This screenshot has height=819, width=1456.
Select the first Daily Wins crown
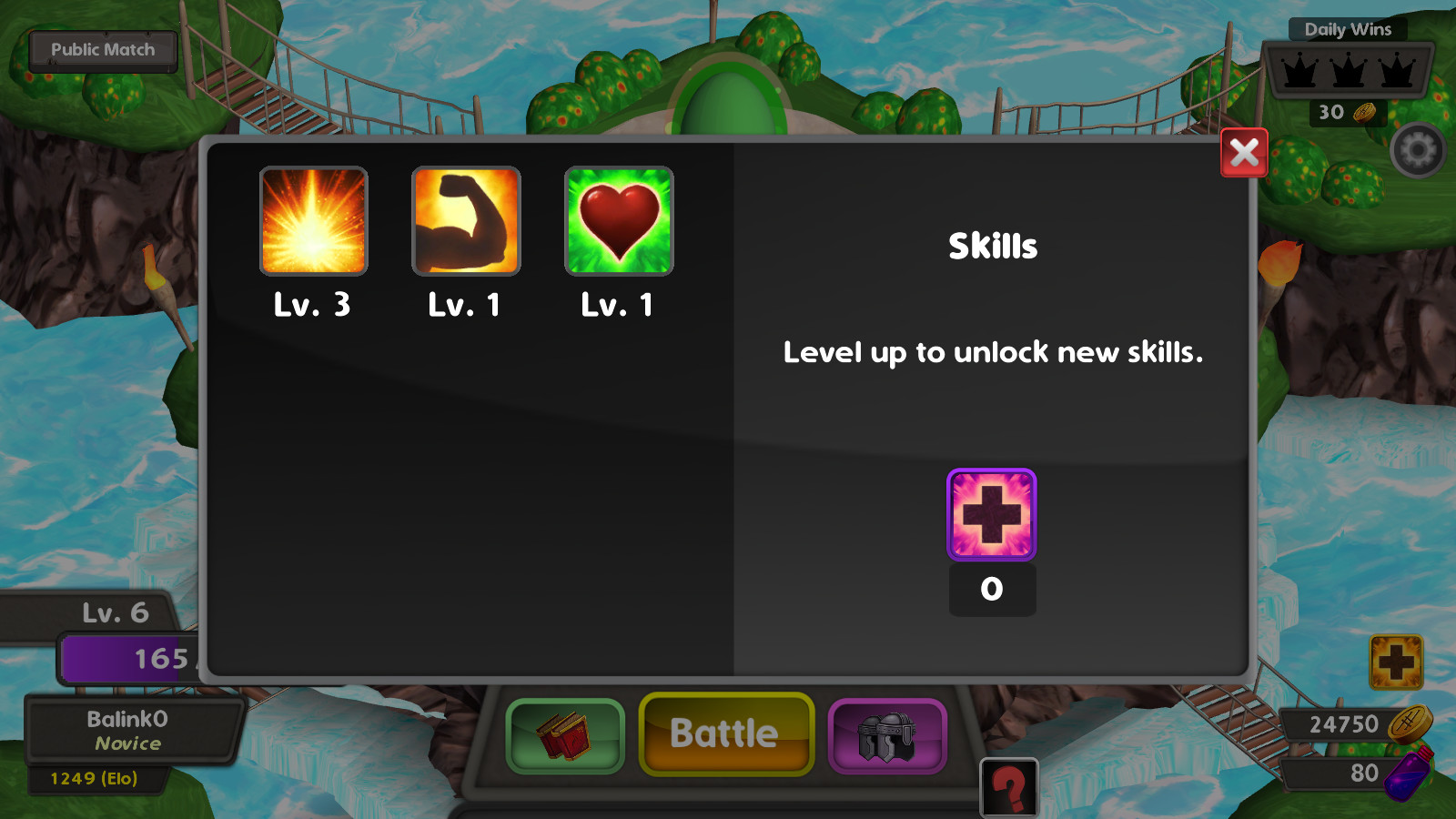pyautogui.click(x=1298, y=69)
